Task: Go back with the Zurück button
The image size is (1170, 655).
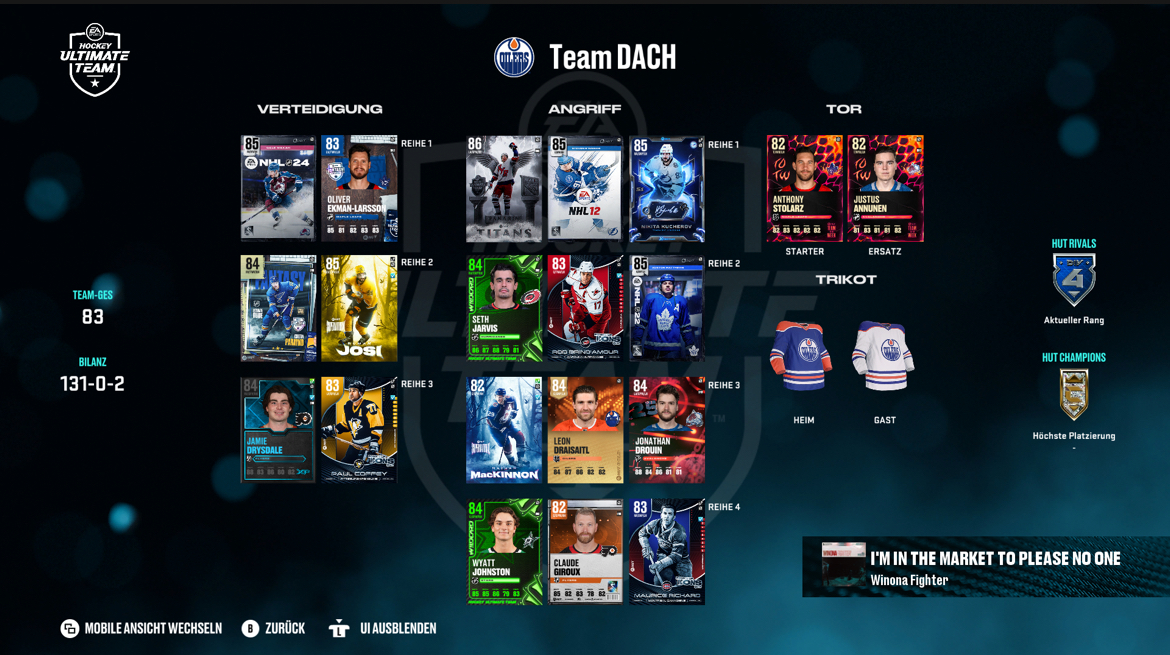Action: (x=273, y=628)
